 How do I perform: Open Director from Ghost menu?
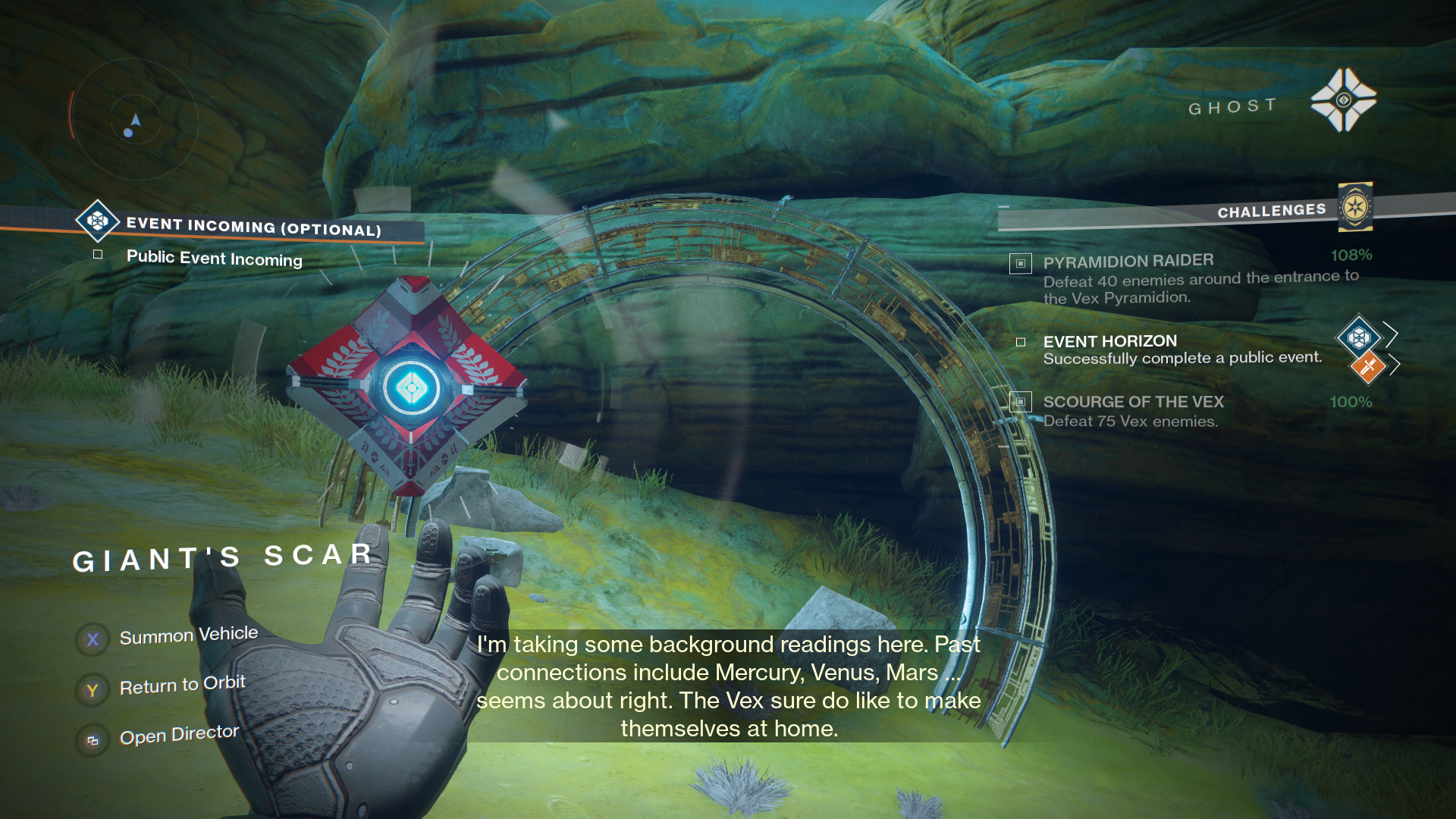179,735
